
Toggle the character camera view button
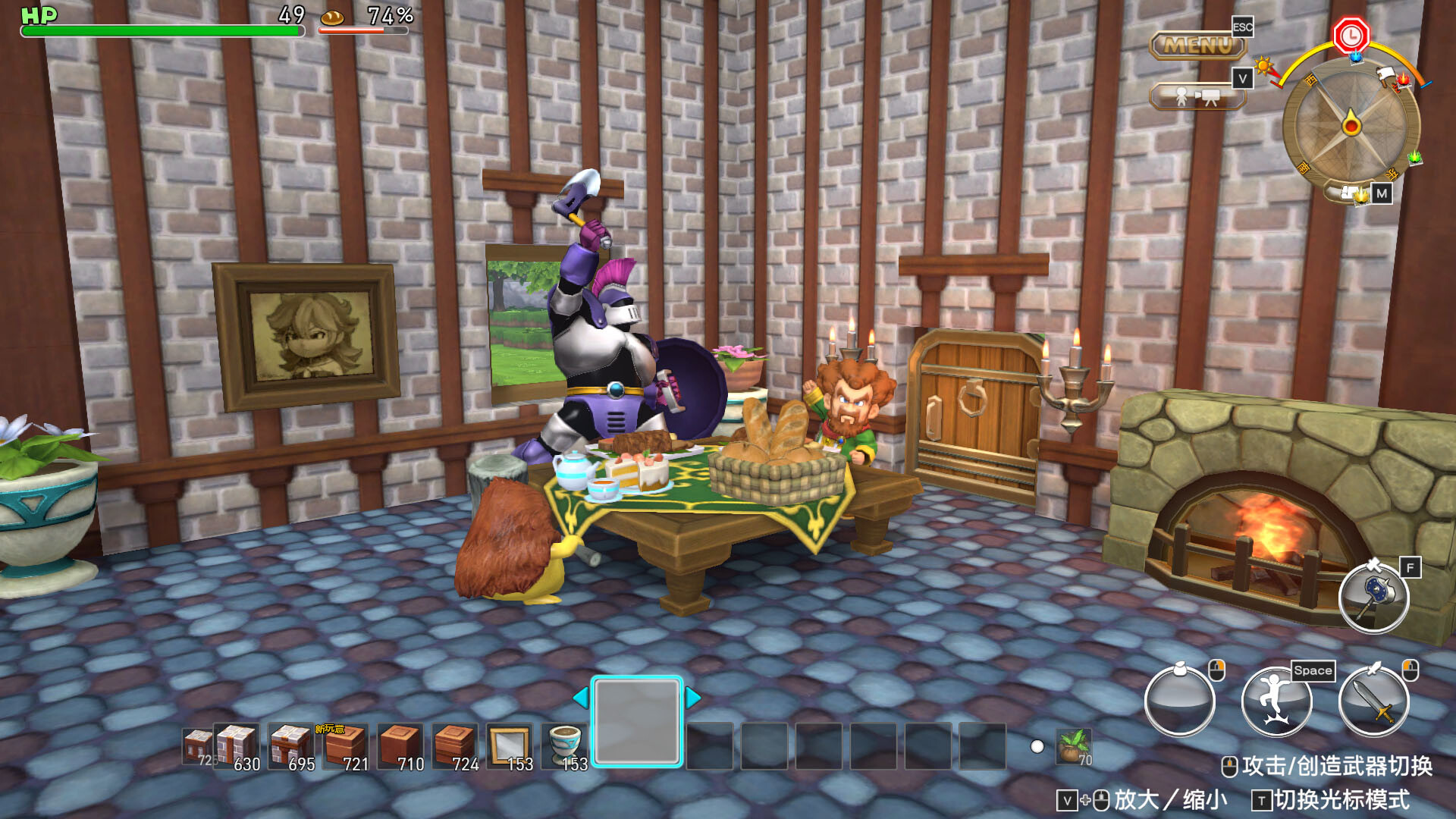coord(1197,97)
